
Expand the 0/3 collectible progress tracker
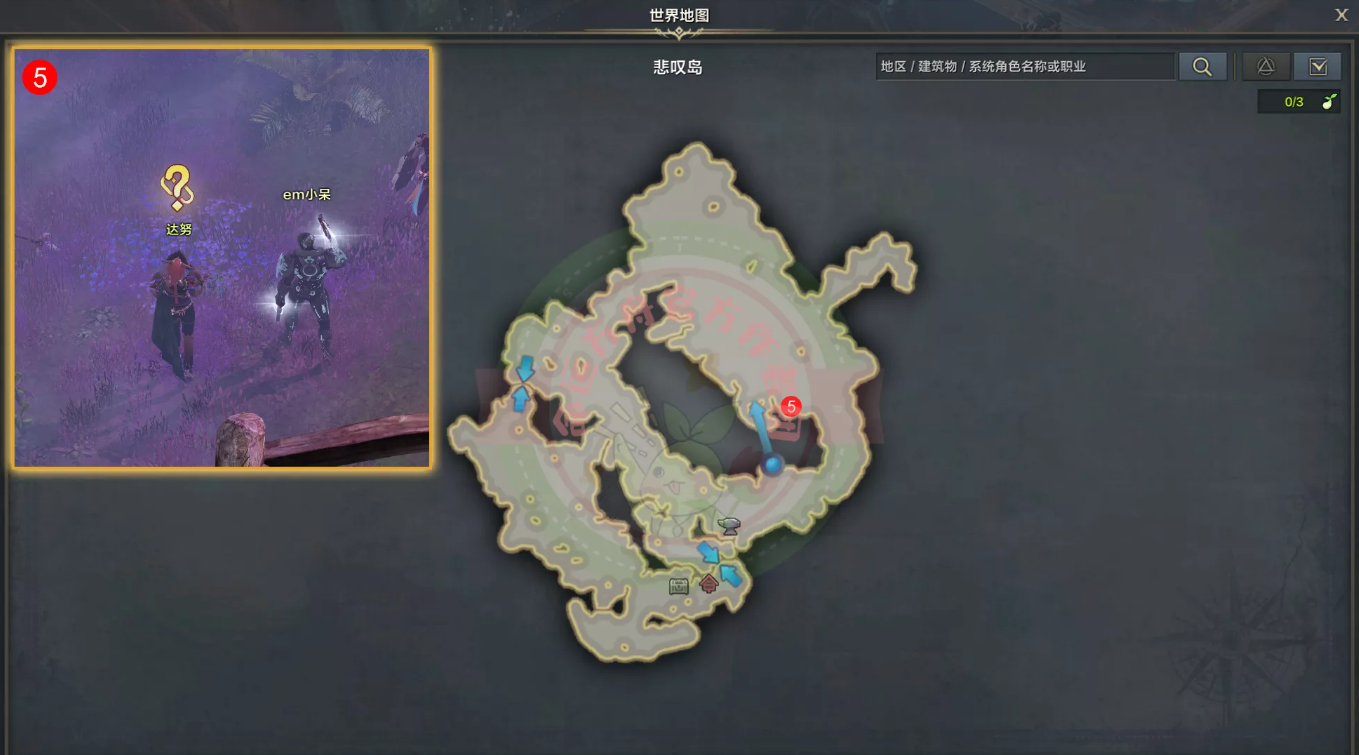pyautogui.click(x=1299, y=101)
